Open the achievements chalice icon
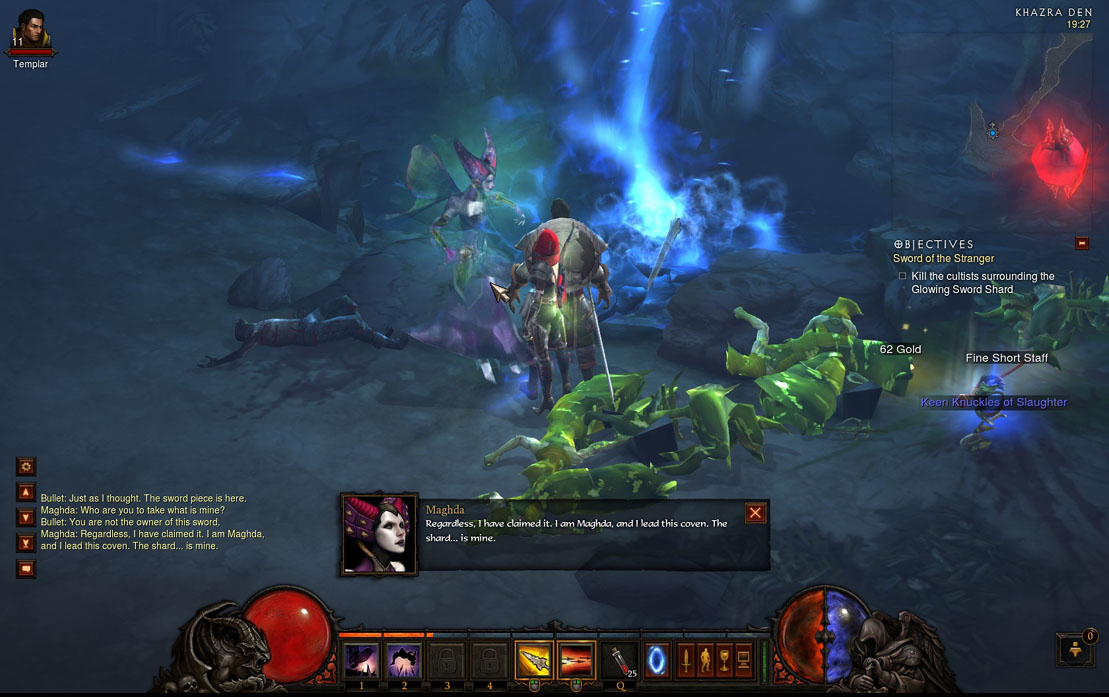 (x=725, y=660)
